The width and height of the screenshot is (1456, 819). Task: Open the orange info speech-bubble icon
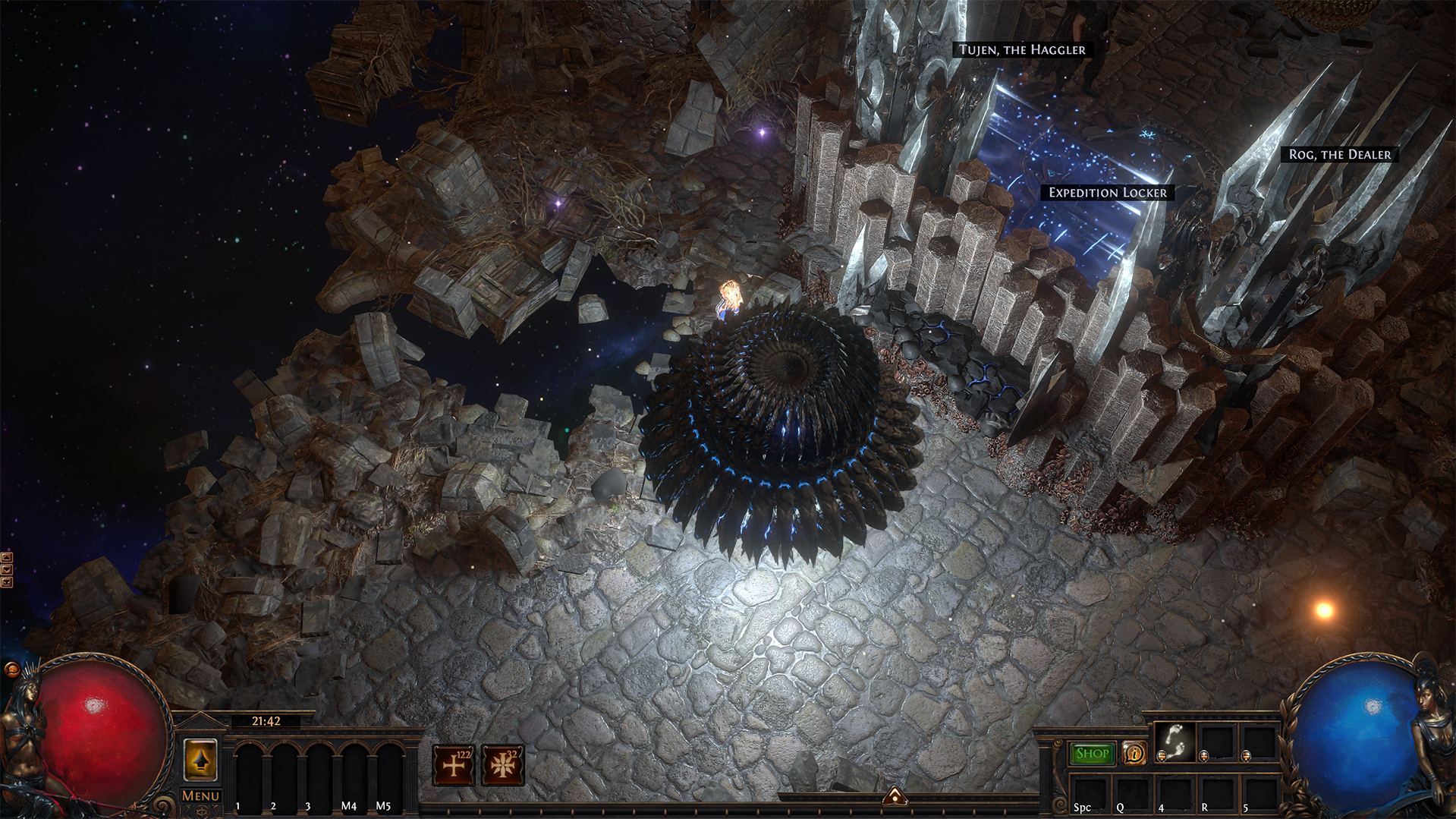1134,754
